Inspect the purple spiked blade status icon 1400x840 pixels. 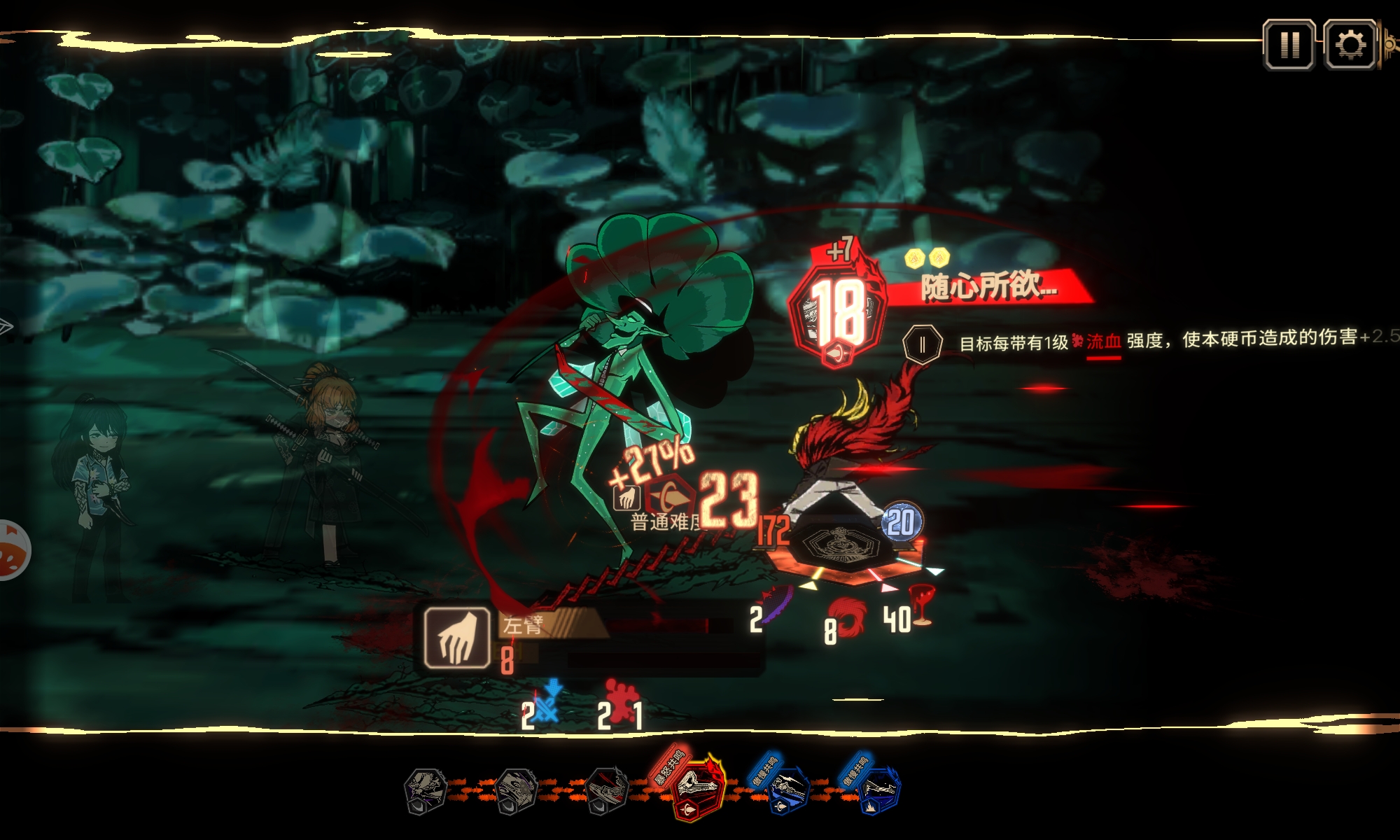coord(777,603)
